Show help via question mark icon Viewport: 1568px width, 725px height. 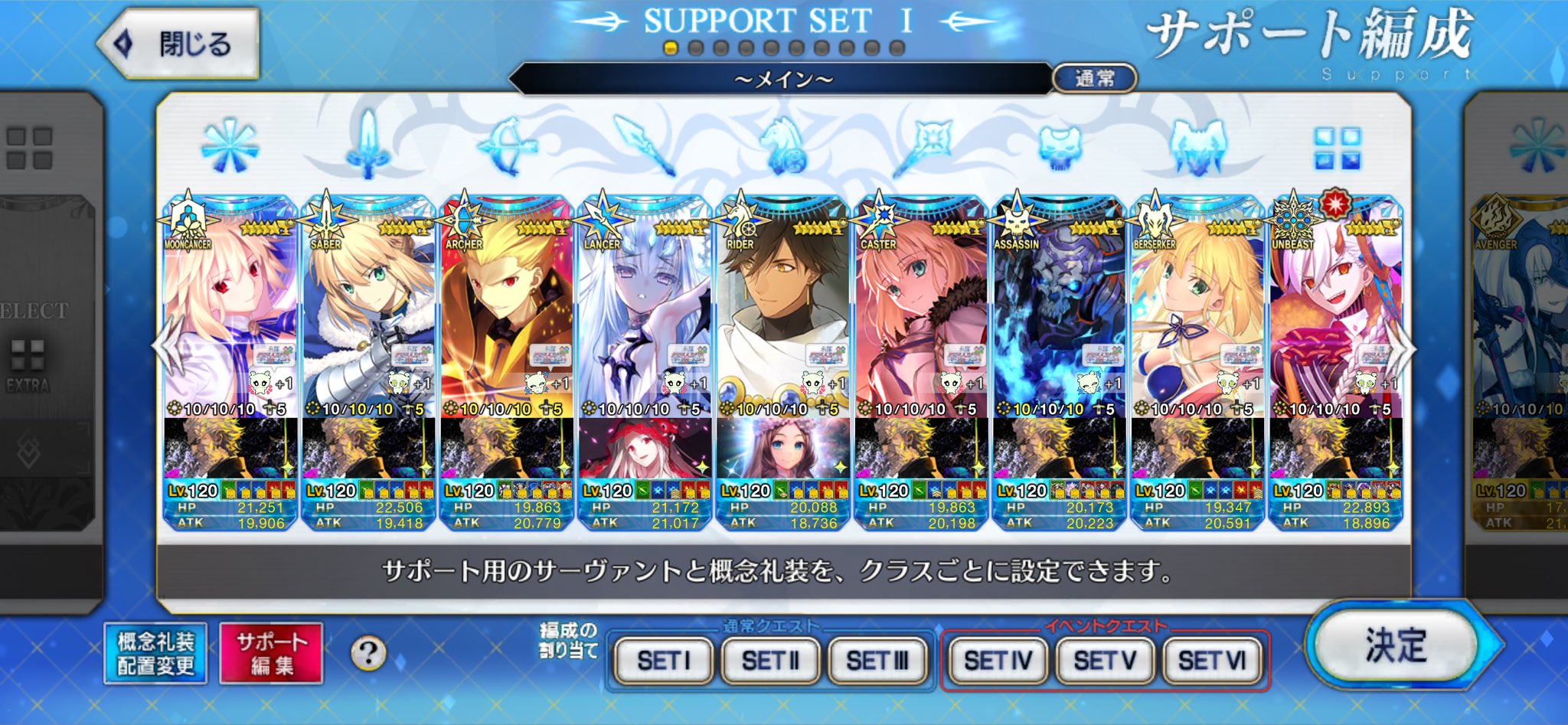[368, 654]
